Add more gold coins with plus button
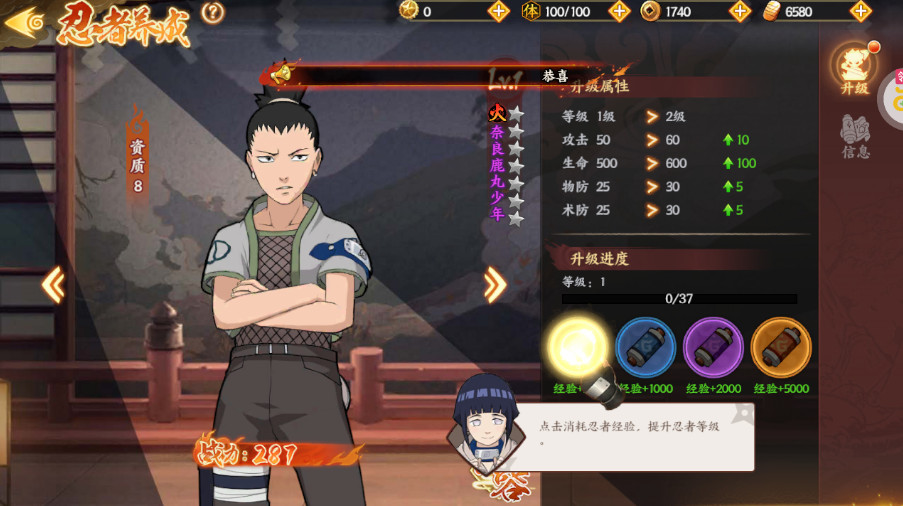Image resolution: width=903 pixels, height=506 pixels. click(499, 12)
